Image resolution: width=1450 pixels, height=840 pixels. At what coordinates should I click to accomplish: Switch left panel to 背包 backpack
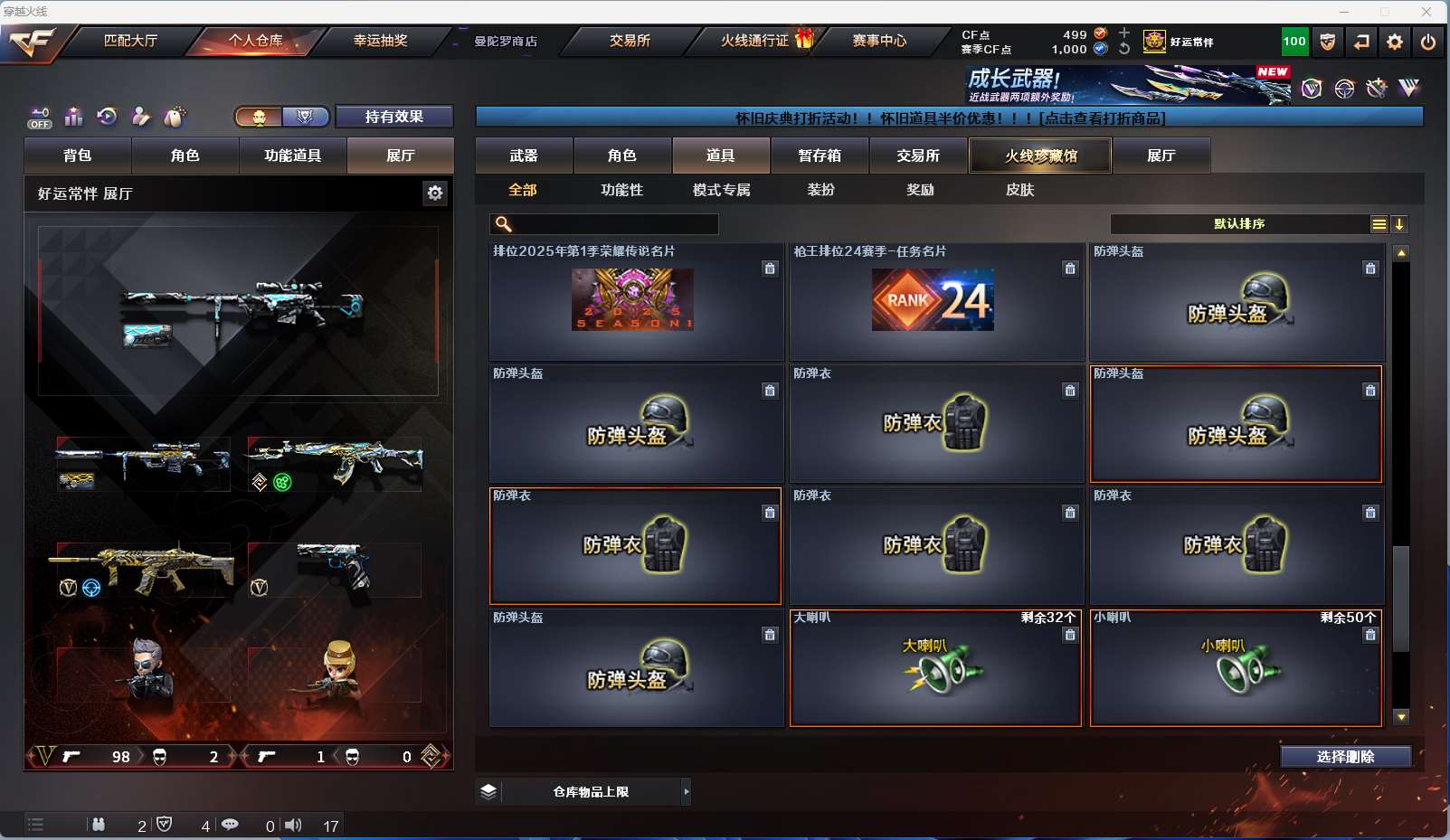[78, 156]
